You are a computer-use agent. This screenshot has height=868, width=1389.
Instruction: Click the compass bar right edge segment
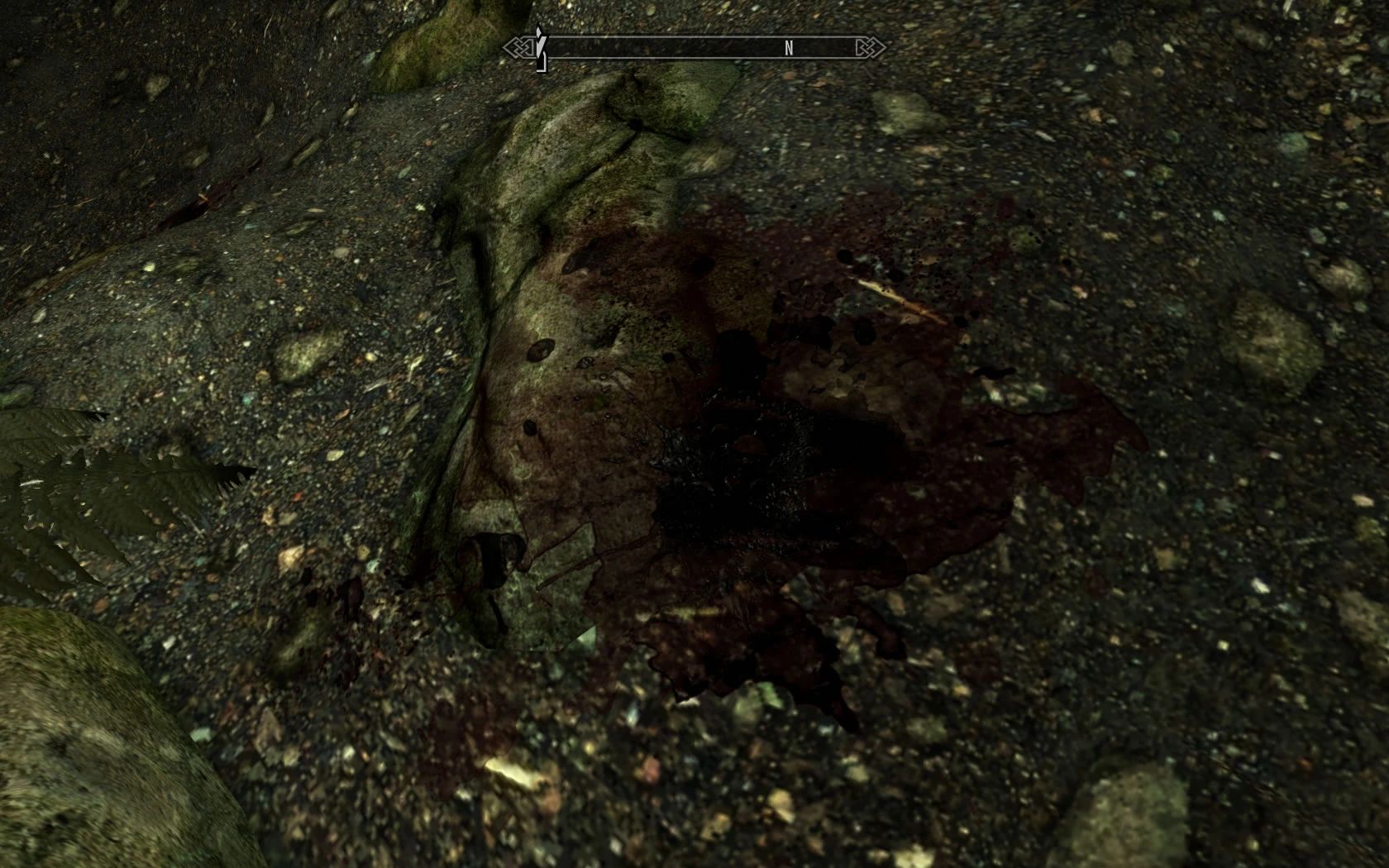click(x=843, y=48)
